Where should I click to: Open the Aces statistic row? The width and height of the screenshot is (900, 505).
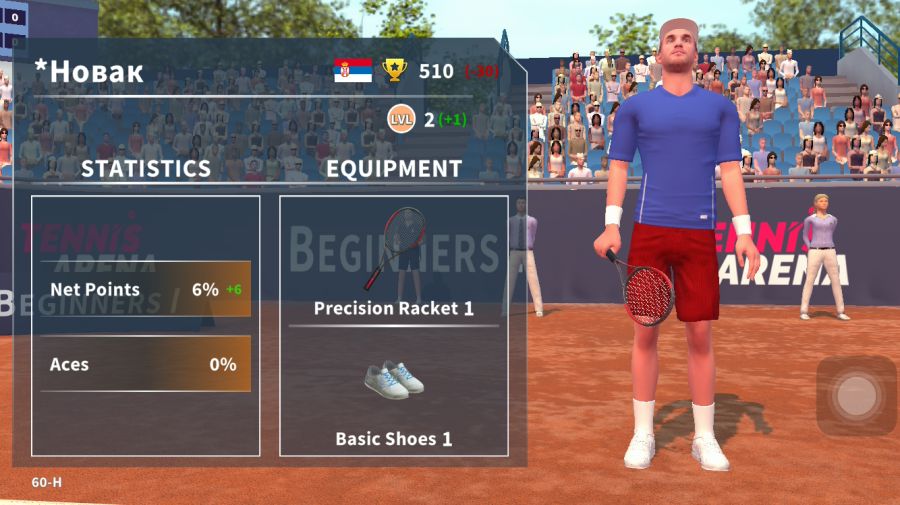[146, 364]
